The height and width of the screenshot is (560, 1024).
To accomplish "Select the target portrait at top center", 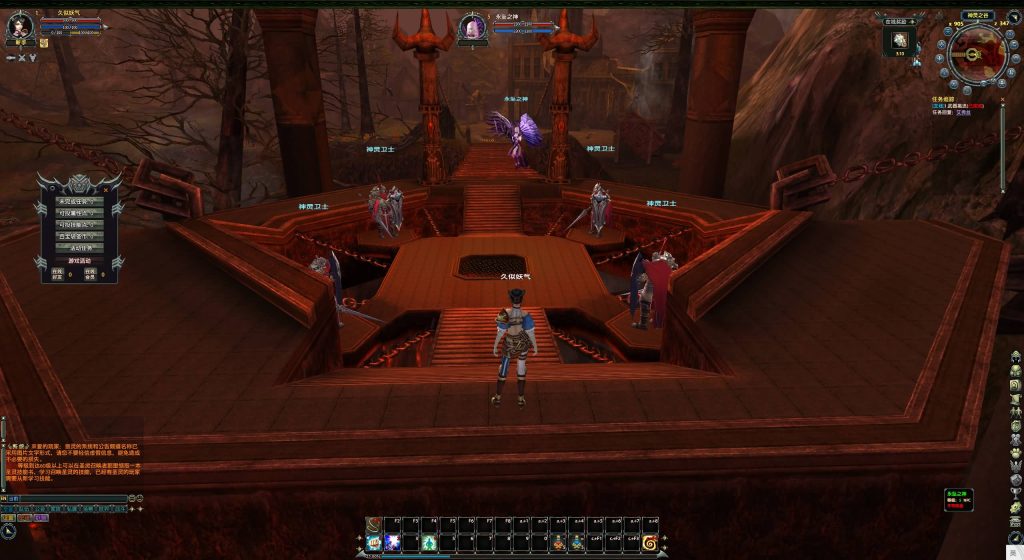I will click(x=472, y=28).
